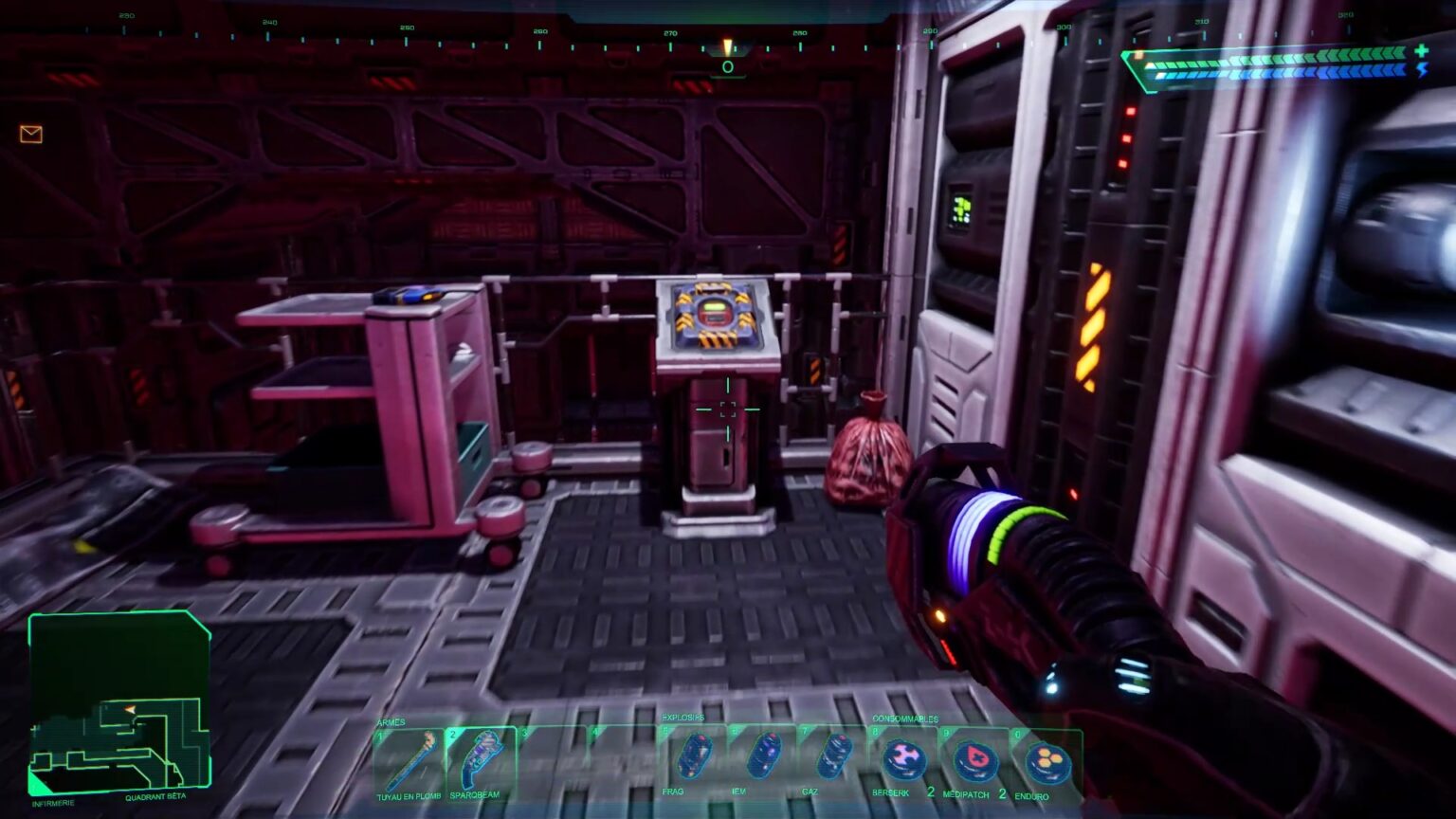
Task: Click the IEM grenade icon
Action: click(765, 756)
